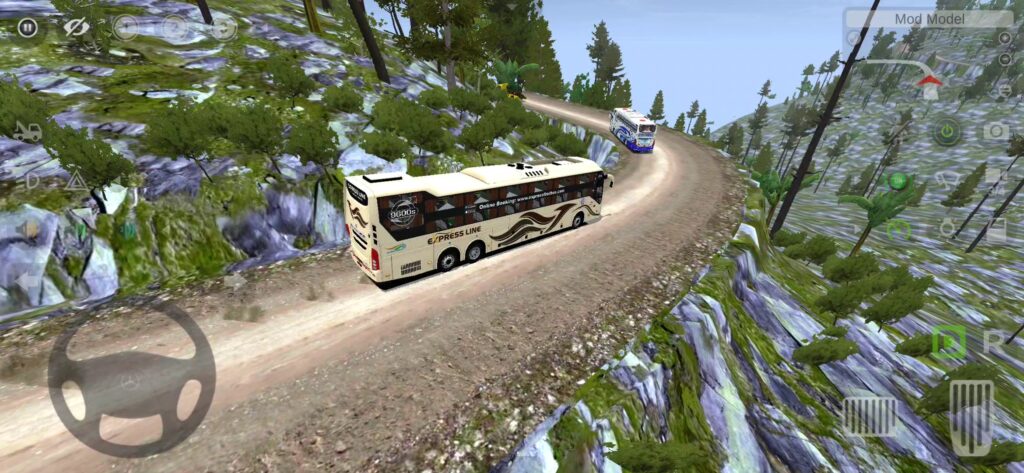
Task: Pause the game with the pause button
Action: pos(27,27)
